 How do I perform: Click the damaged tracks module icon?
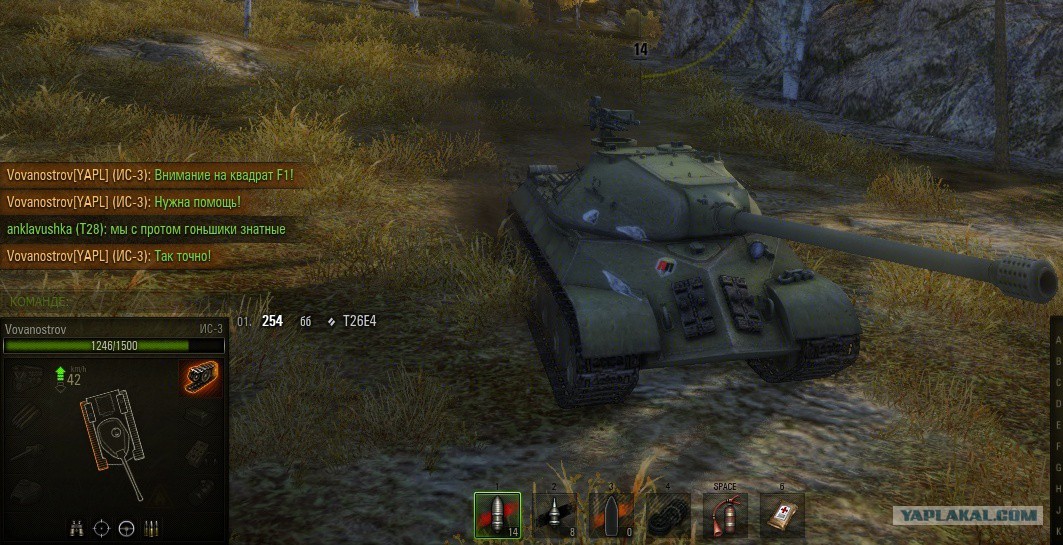[201, 378]
